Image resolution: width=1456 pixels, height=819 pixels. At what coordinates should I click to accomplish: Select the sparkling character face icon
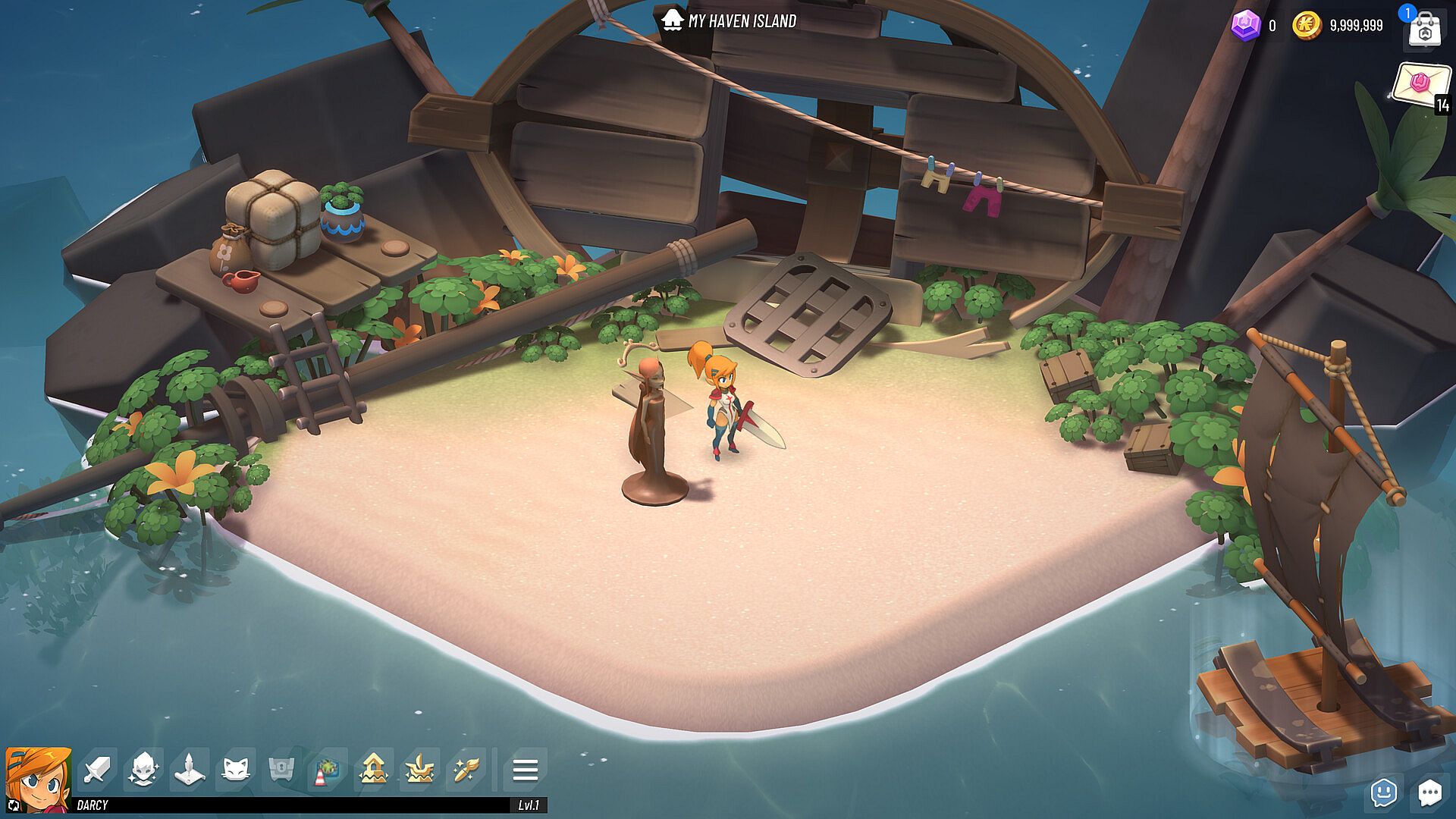click(x=143, y=770)
